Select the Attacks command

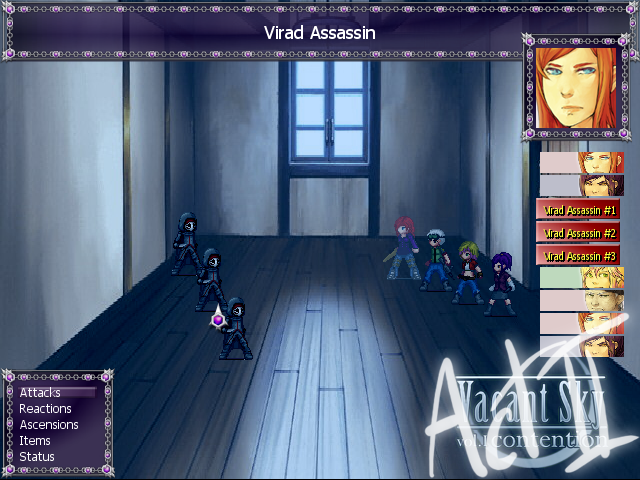[40, 393]
